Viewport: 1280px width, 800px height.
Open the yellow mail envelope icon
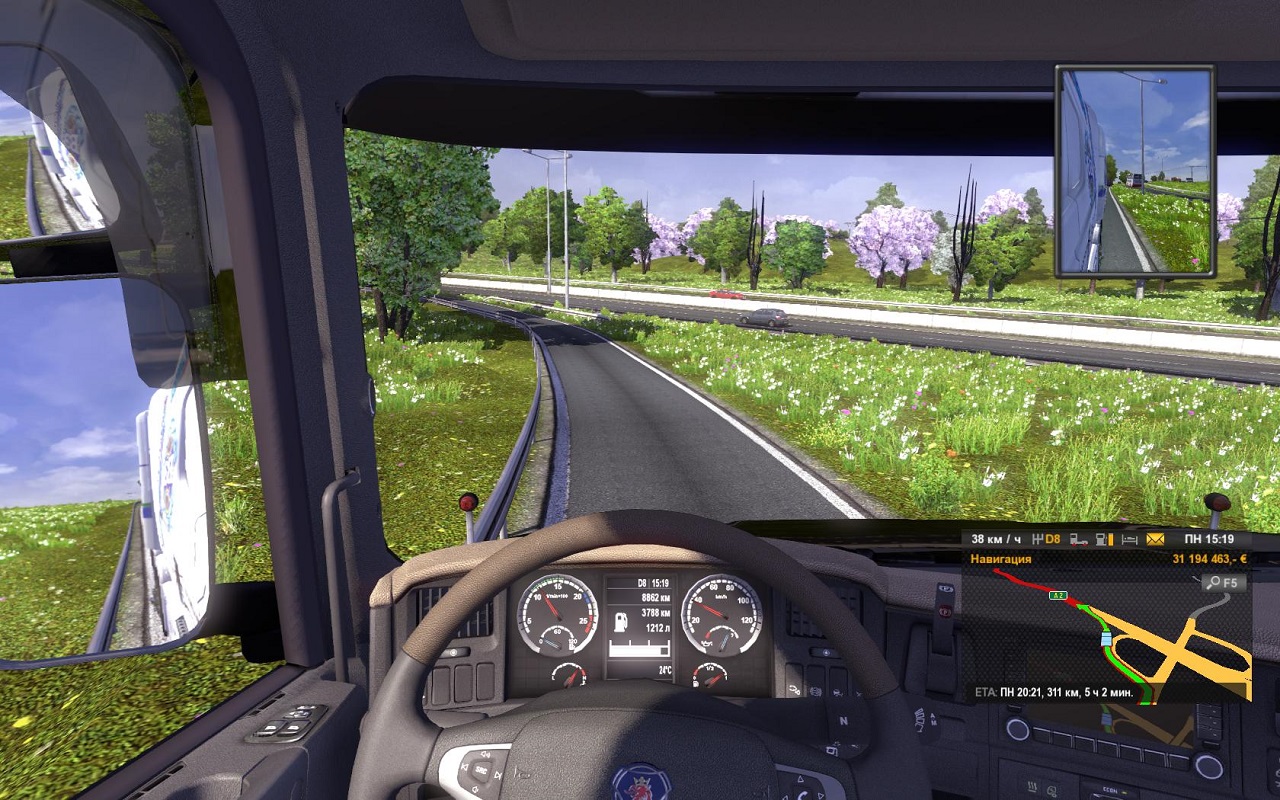[1155, 539]
